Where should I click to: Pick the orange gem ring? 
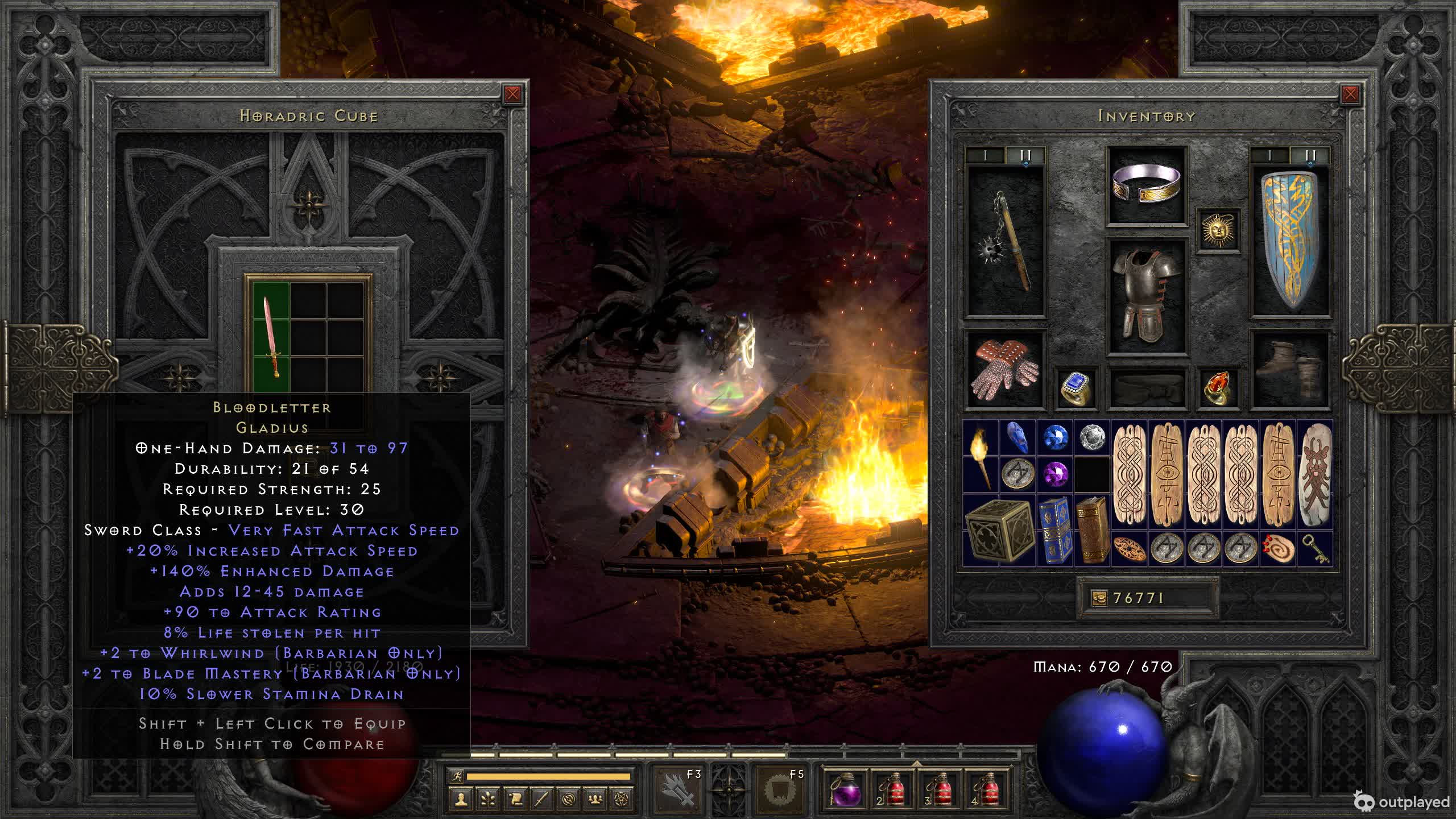[x=1218, y=388]
